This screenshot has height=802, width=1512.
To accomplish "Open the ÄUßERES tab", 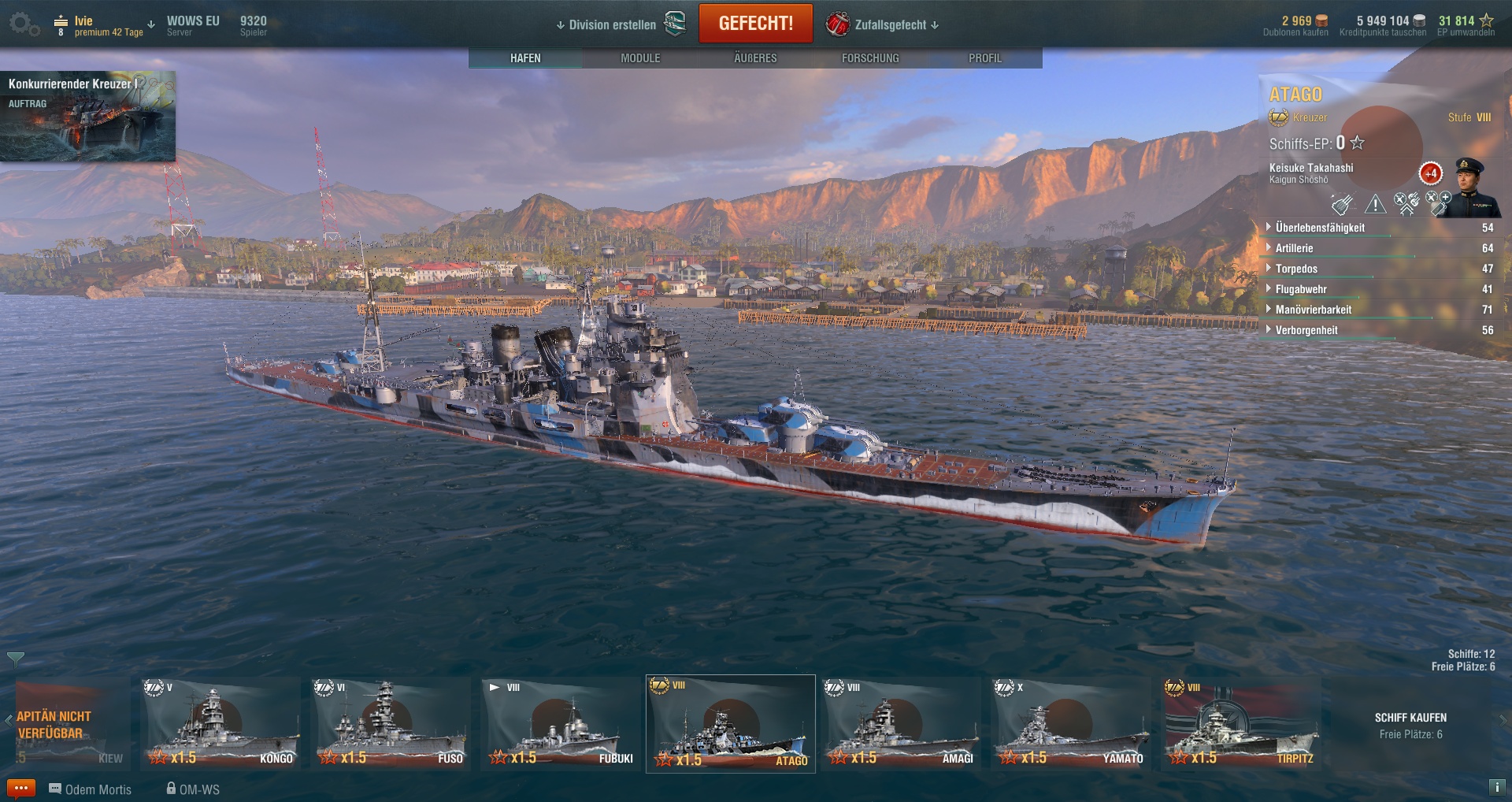I will 755,58.
